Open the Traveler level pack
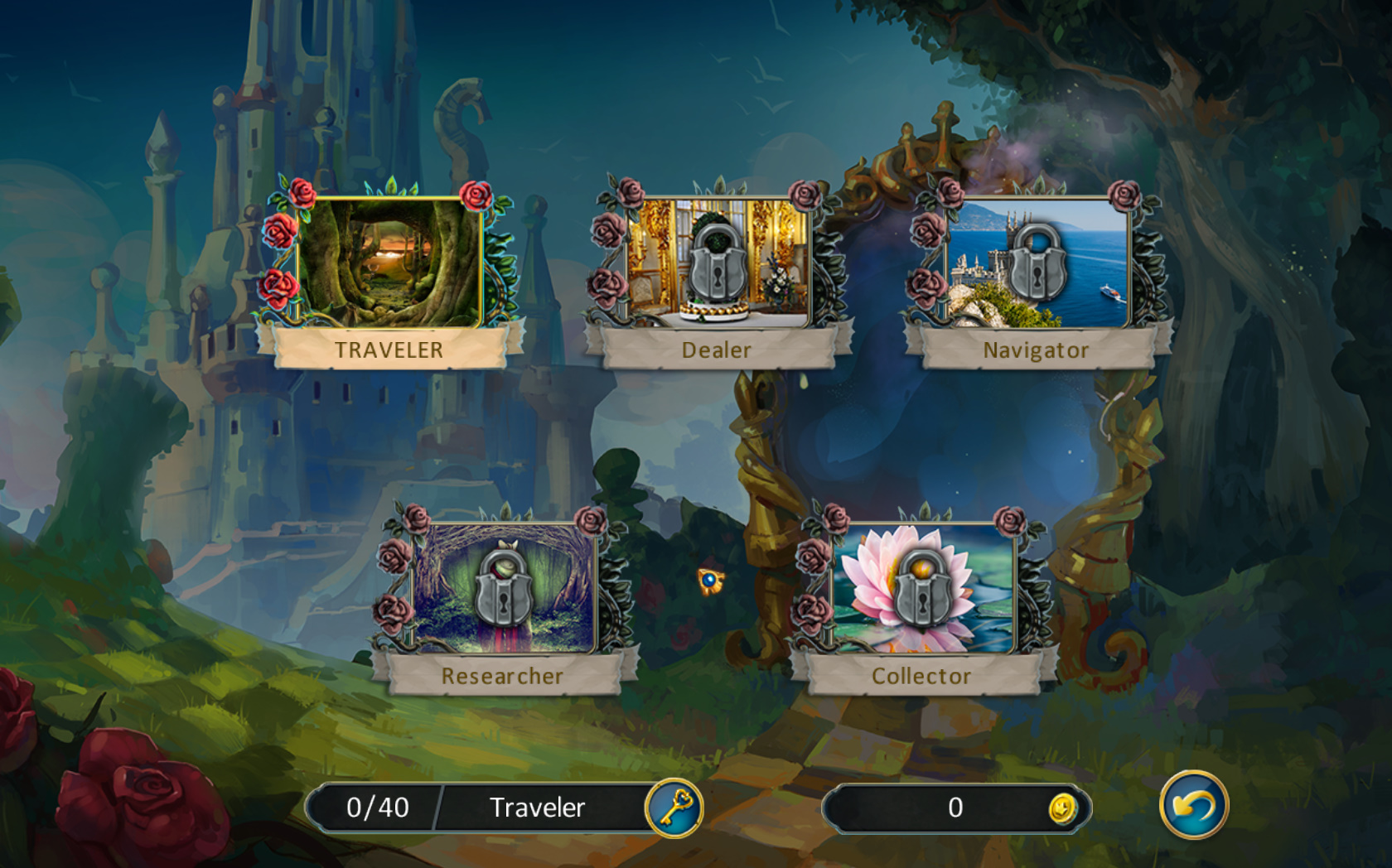This screenshot has height=868, width=1392. (x=389, y=263)
